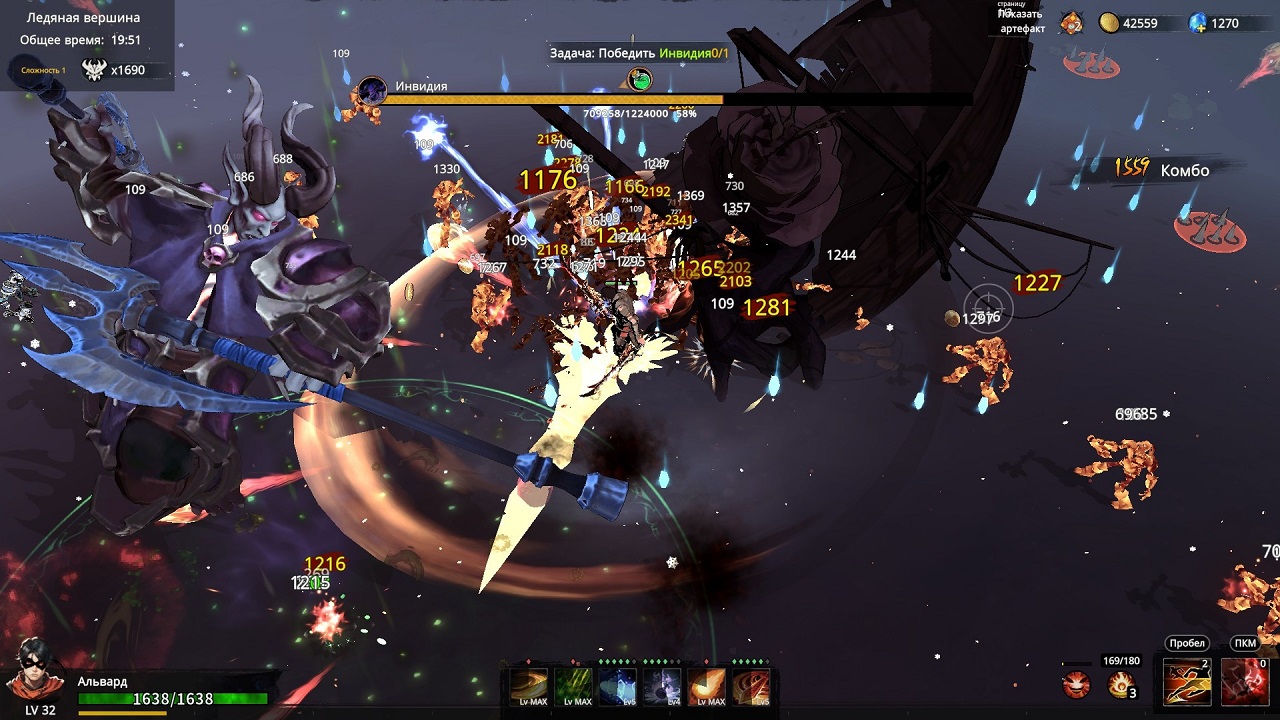The image size is (1280, 720).
Task: Click the green potion buff icon
Action: [640, 79]
